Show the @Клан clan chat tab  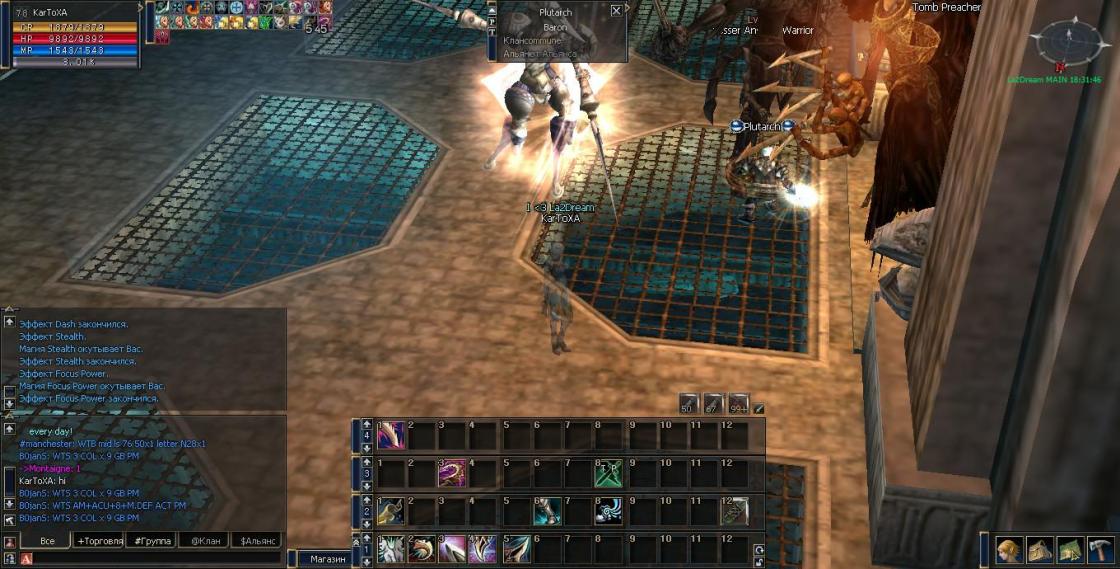[x=204, y=541]
